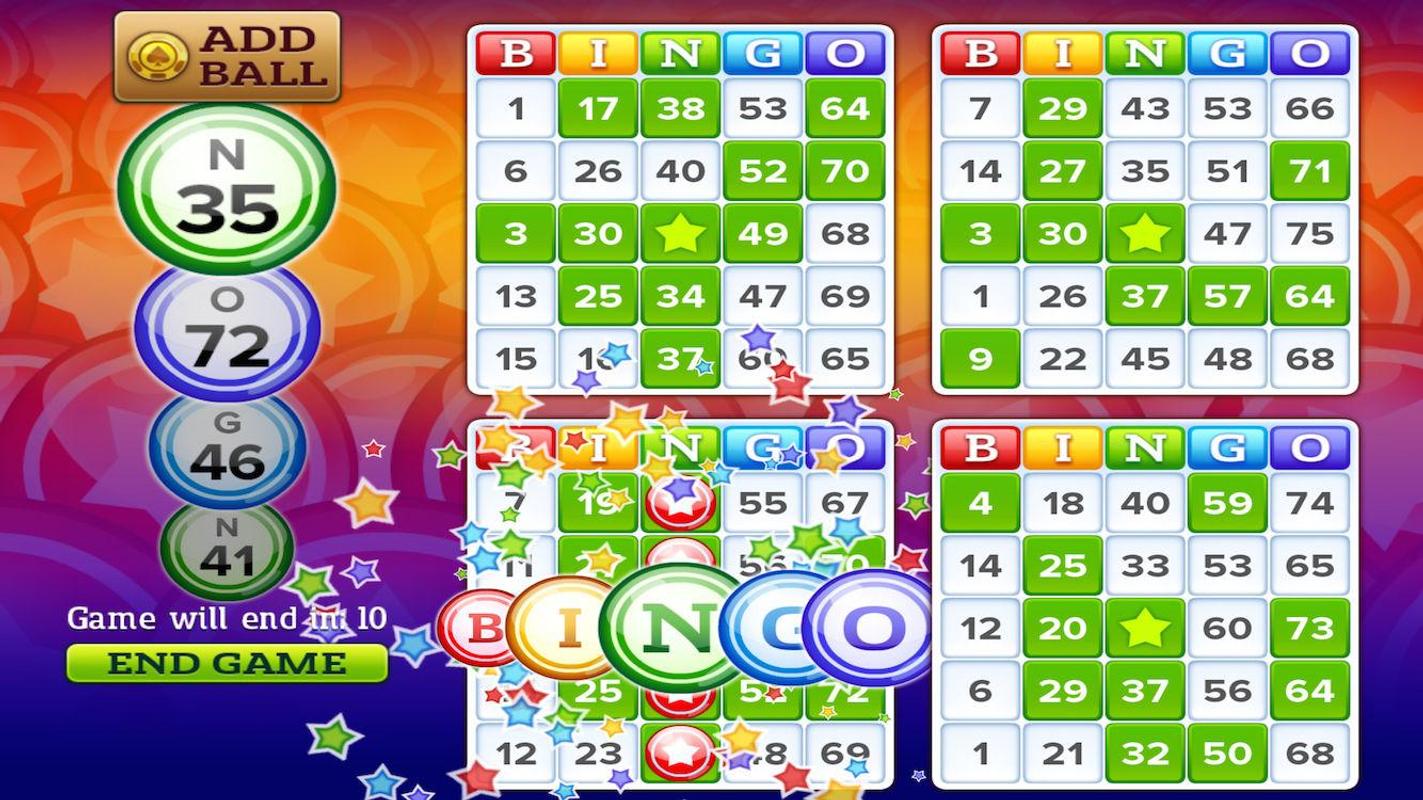Viewport: 1423px width, 800px height.
Task: Toggle the star wildcard on the top-right card
Action: (x=1145, y=233)
